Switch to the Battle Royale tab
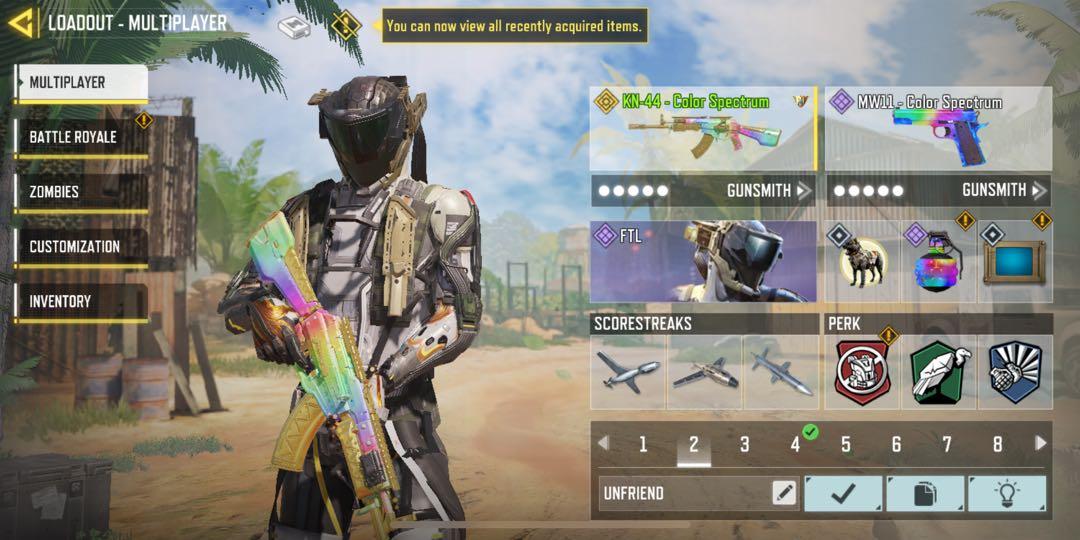Image resolution: width=1080 pixels, height=540 pixels. [x=82, y=137]
